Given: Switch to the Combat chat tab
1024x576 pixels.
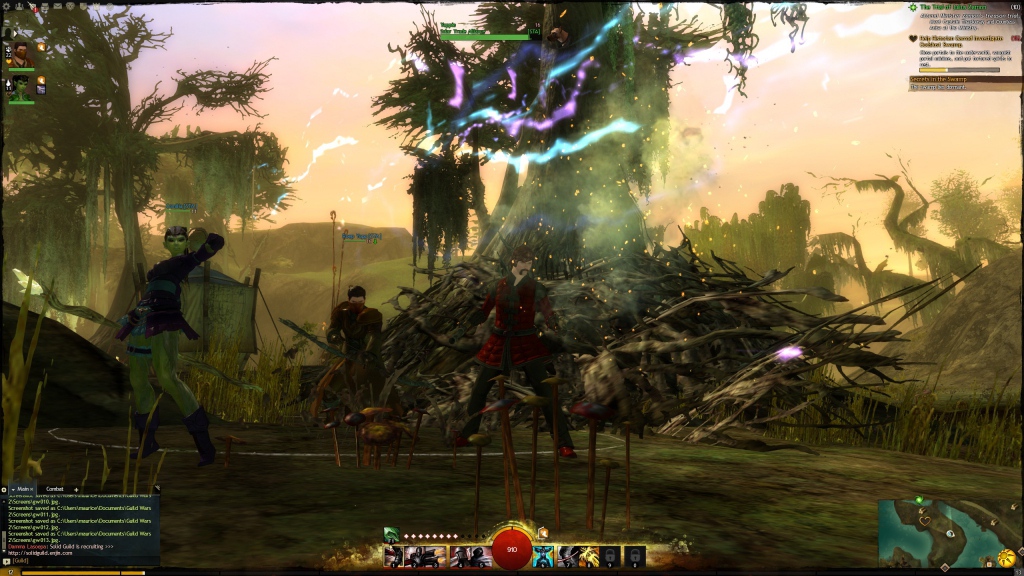Looking at the screenshot, I should 54,489.
